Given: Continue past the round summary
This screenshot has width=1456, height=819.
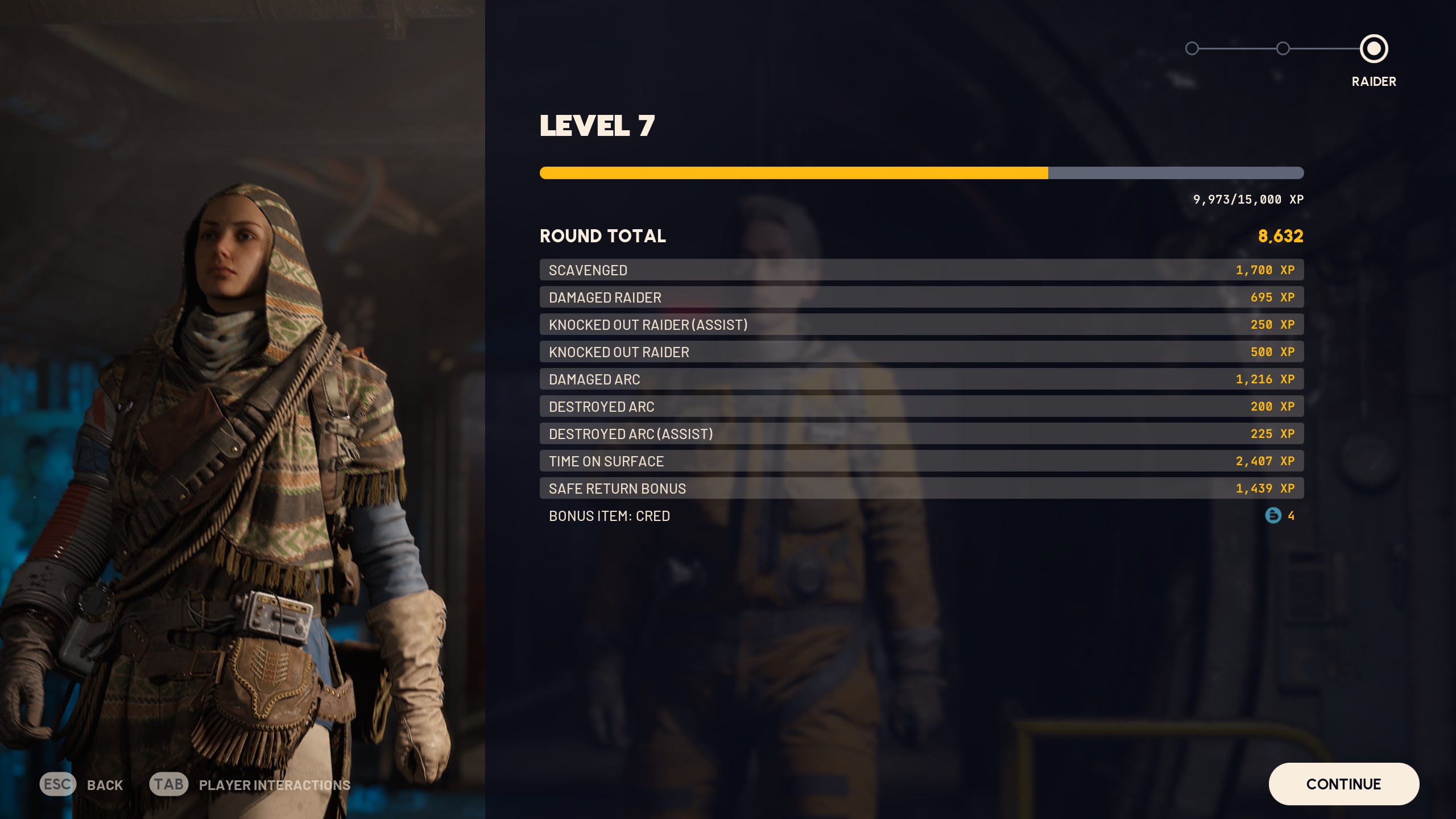Looking at the screenshot, I should [x=1343, y=784].
